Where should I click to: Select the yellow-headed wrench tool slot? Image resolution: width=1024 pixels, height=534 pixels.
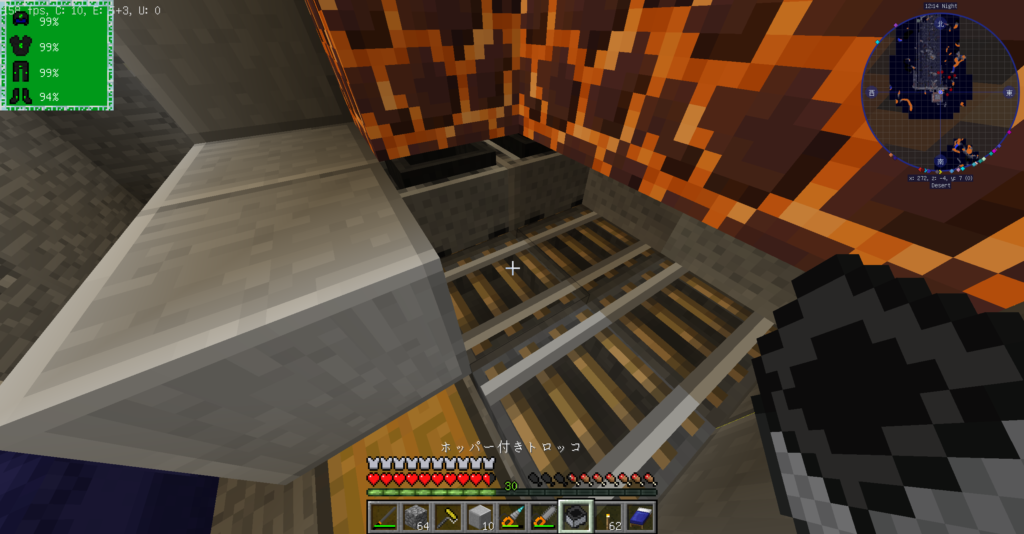[x=447, y=516]
